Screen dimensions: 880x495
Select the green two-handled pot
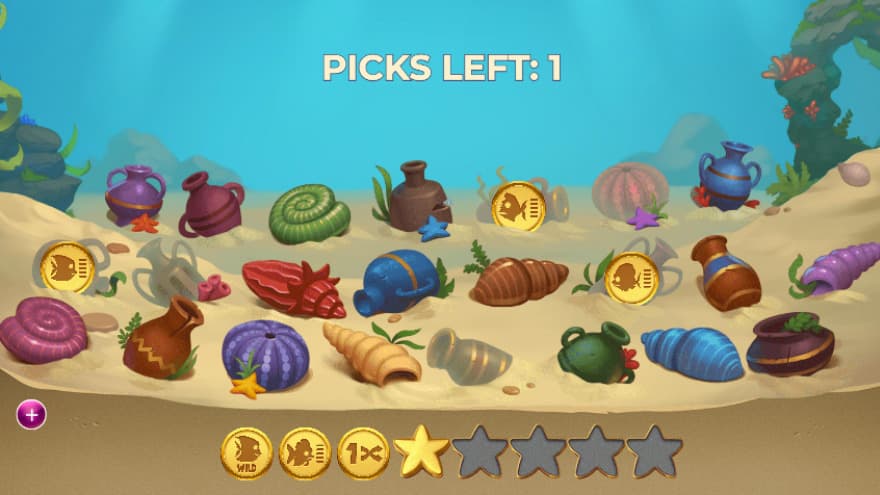(595, 353)
